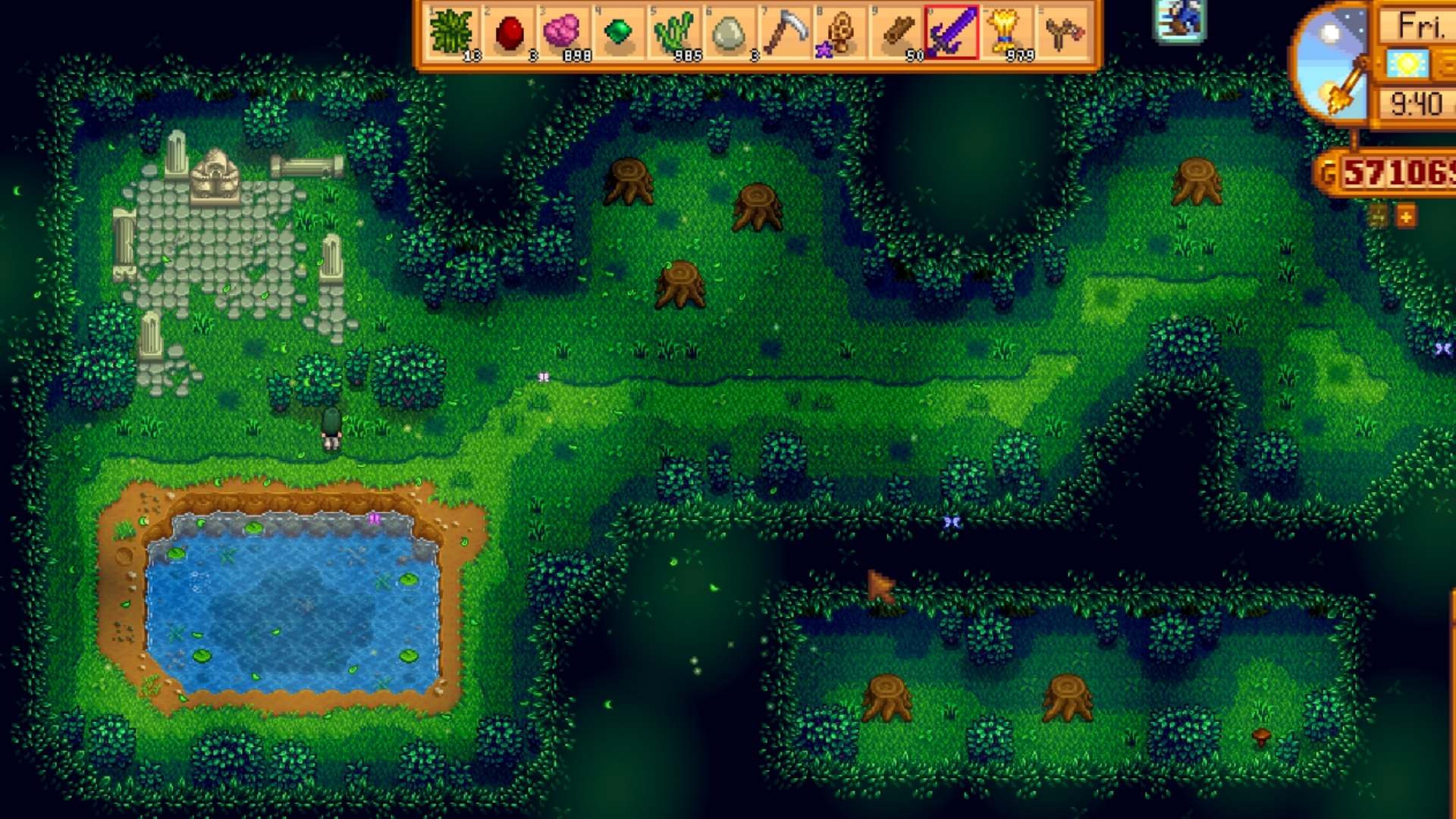Pick the emerald gem slot
1456x819 pixels.
(619, 33)
